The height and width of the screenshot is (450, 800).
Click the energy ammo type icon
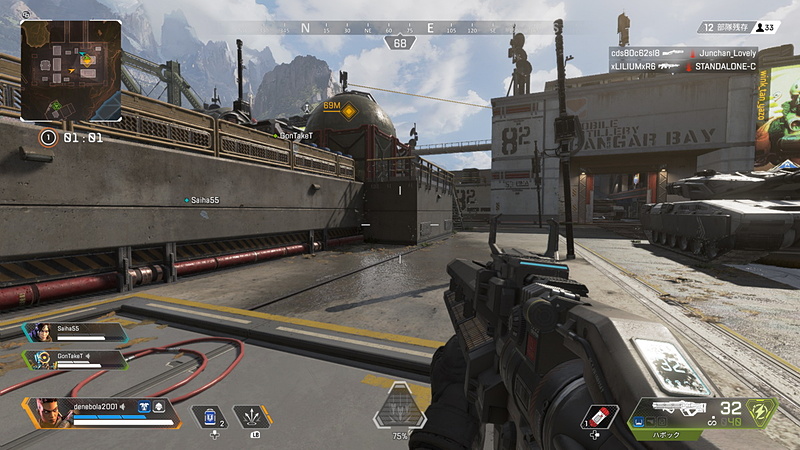762,411
